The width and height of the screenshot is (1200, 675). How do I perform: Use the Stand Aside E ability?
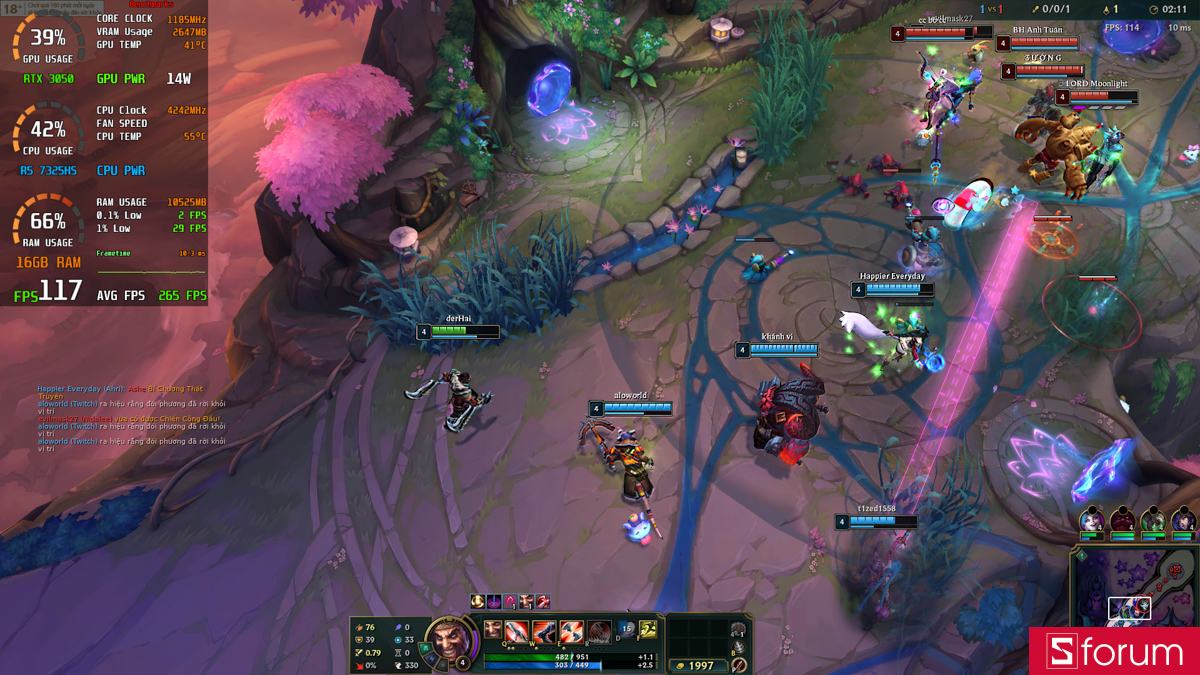tap(570, 631)
